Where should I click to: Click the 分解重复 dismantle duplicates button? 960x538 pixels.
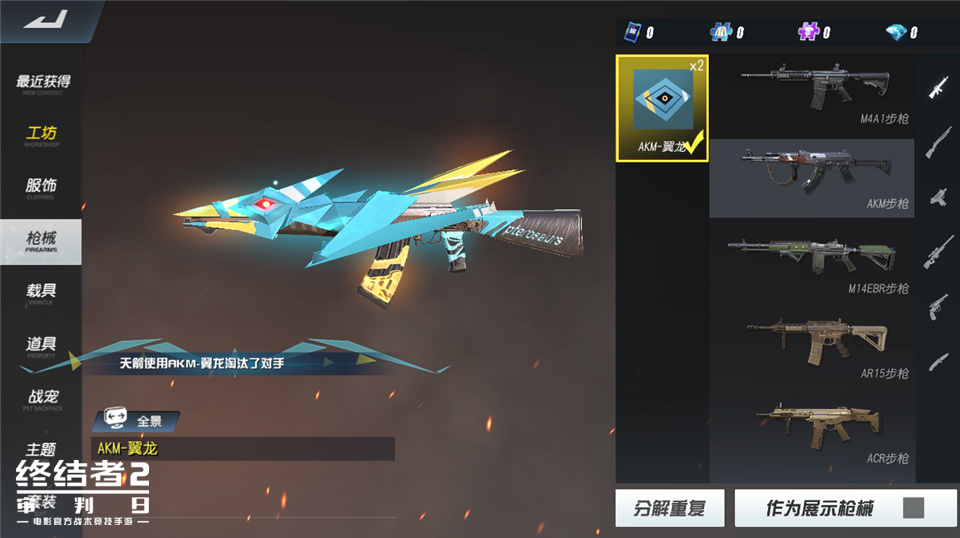click(669, 508)
